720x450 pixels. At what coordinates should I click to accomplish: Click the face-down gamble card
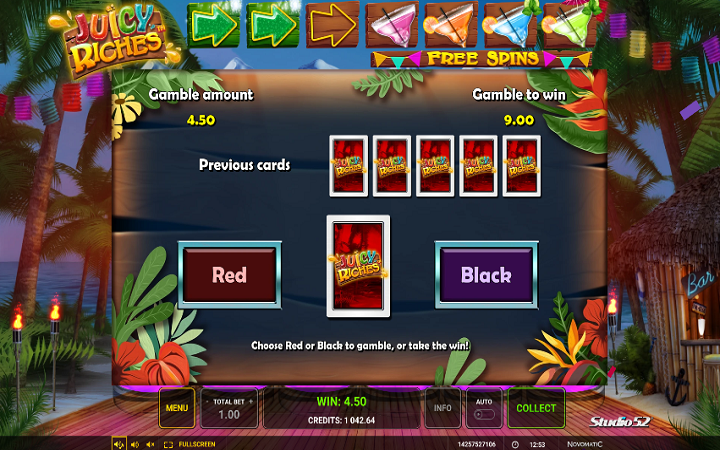(358, 266)
